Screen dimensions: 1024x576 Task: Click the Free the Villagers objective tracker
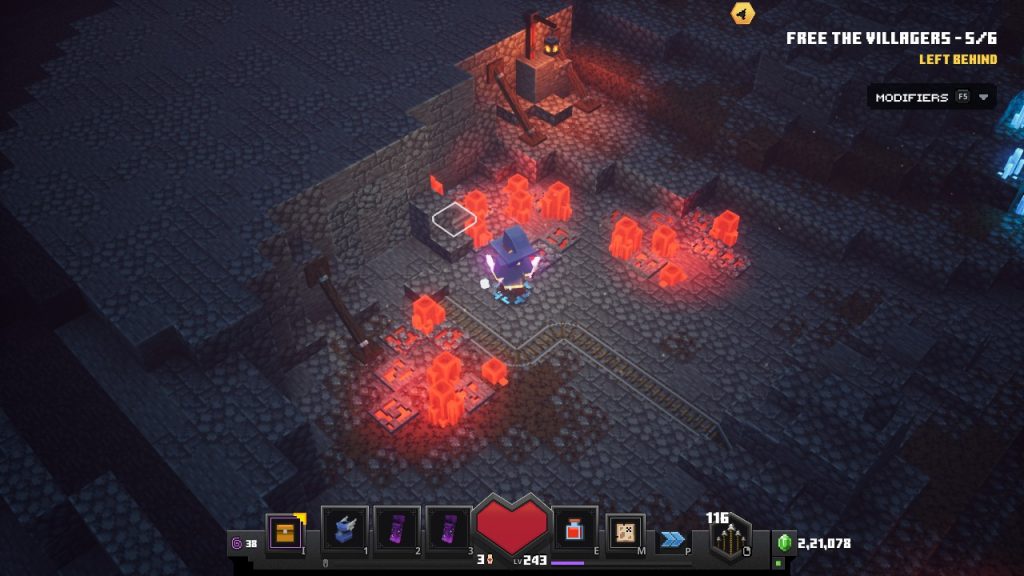click(x=891, y=38)
